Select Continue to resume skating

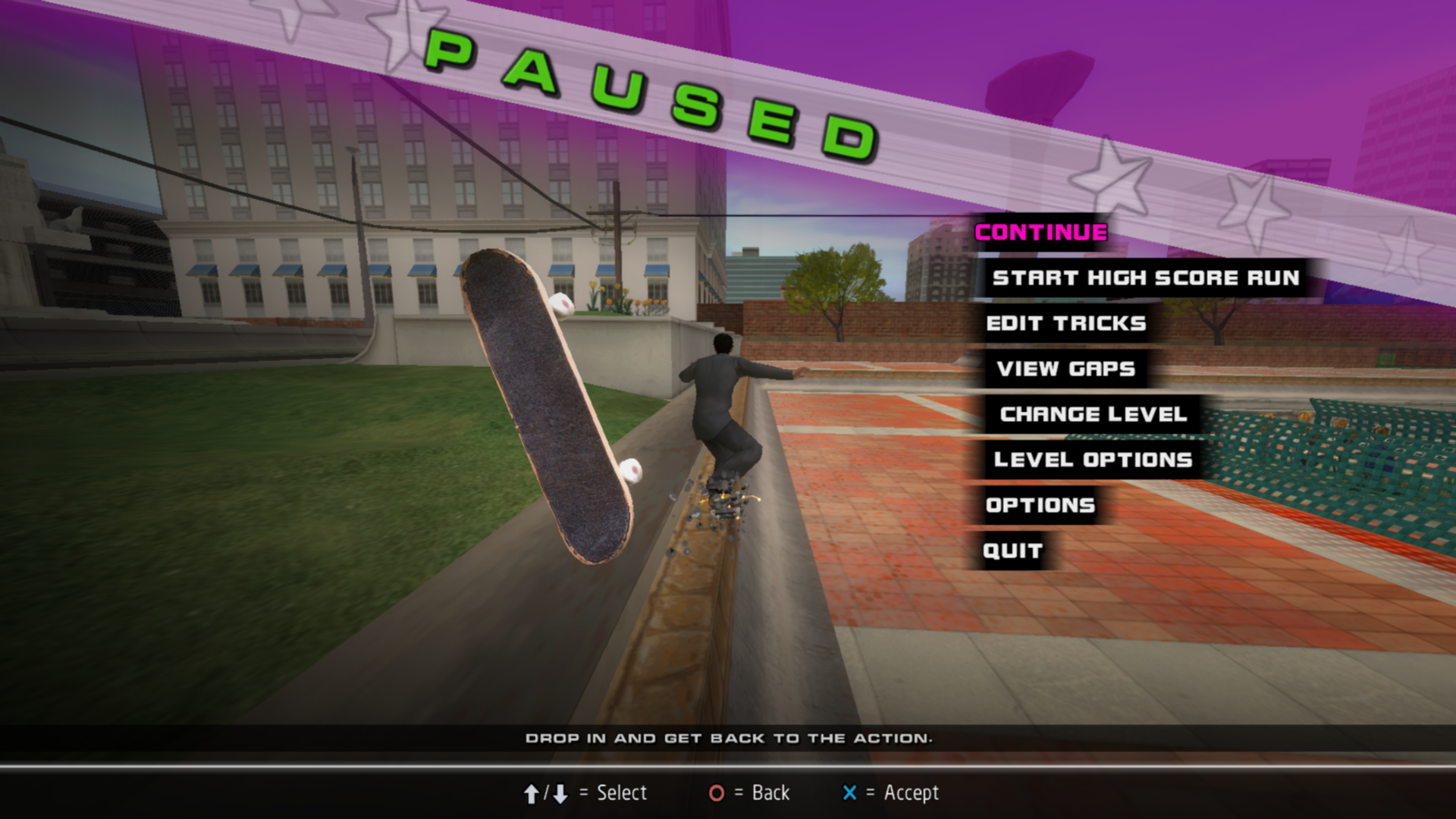(1040, 232)
